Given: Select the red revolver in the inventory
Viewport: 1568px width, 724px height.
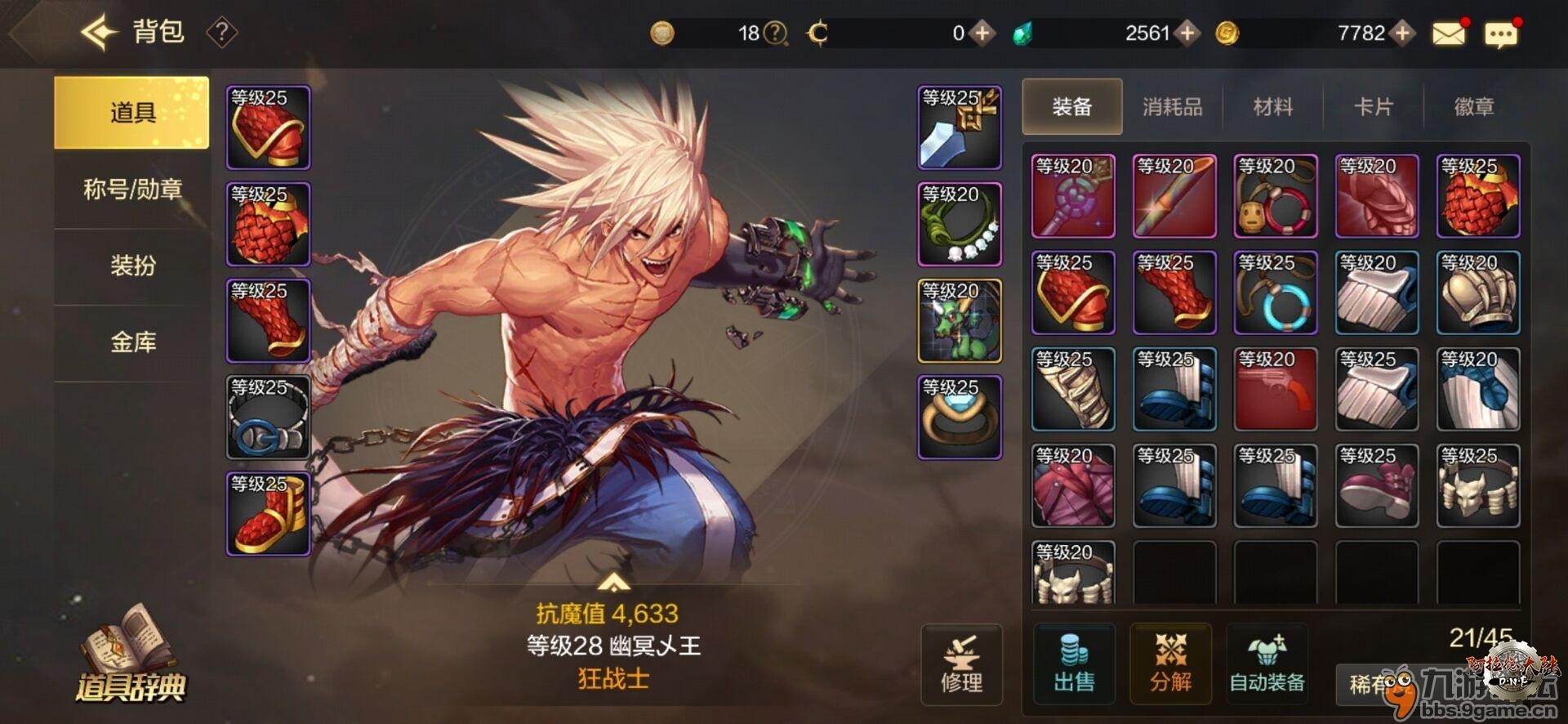Looking at the screenshot, I should (1275, 389).
